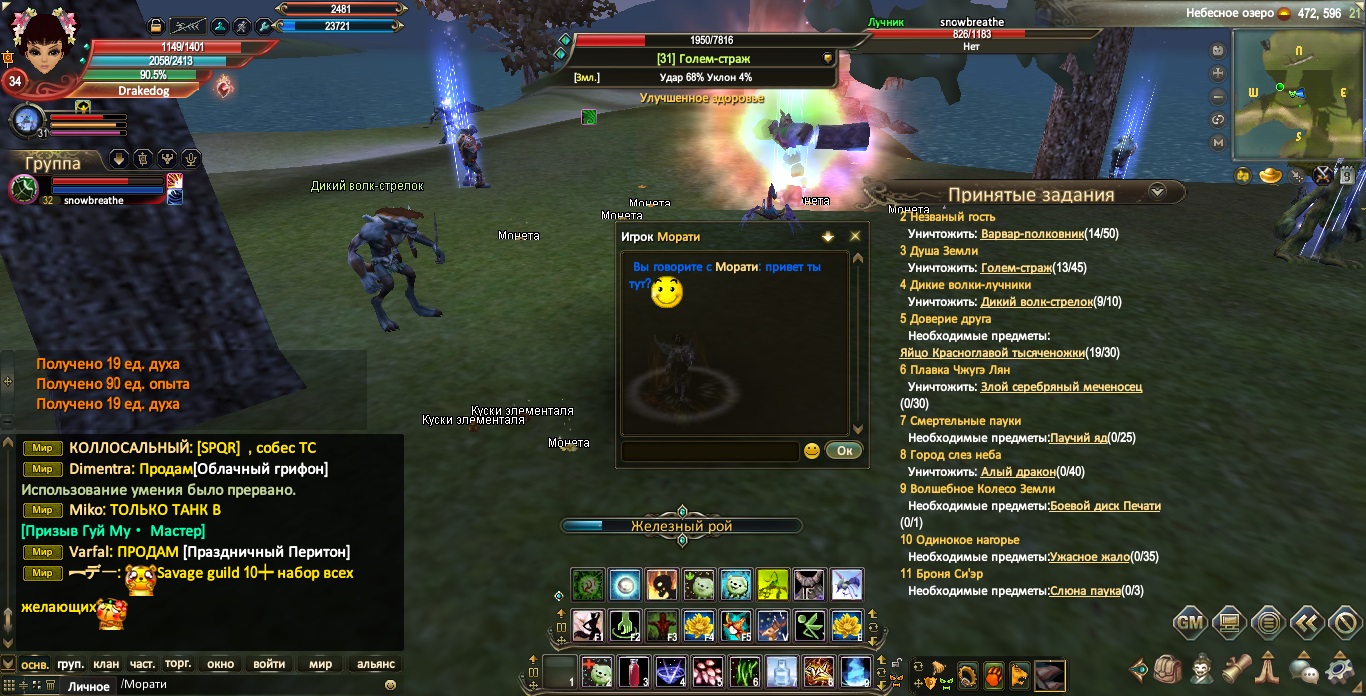Image resolution: width=1366 pixels, height=696 pixels.
Task: Click the Ок button in chat dialog
Action: [x=844, y=451]
